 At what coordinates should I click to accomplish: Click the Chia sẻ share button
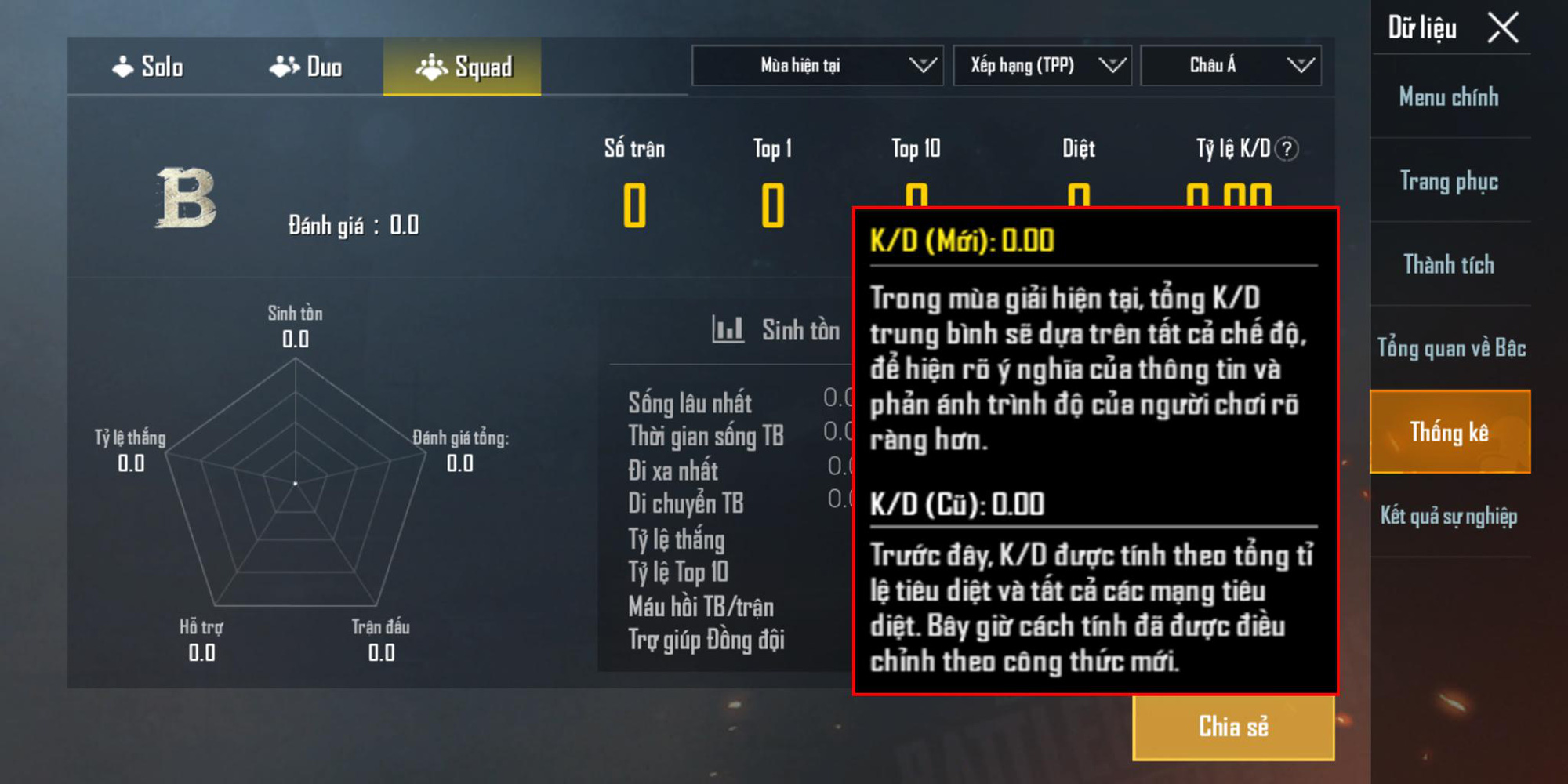pos(1233,728)
